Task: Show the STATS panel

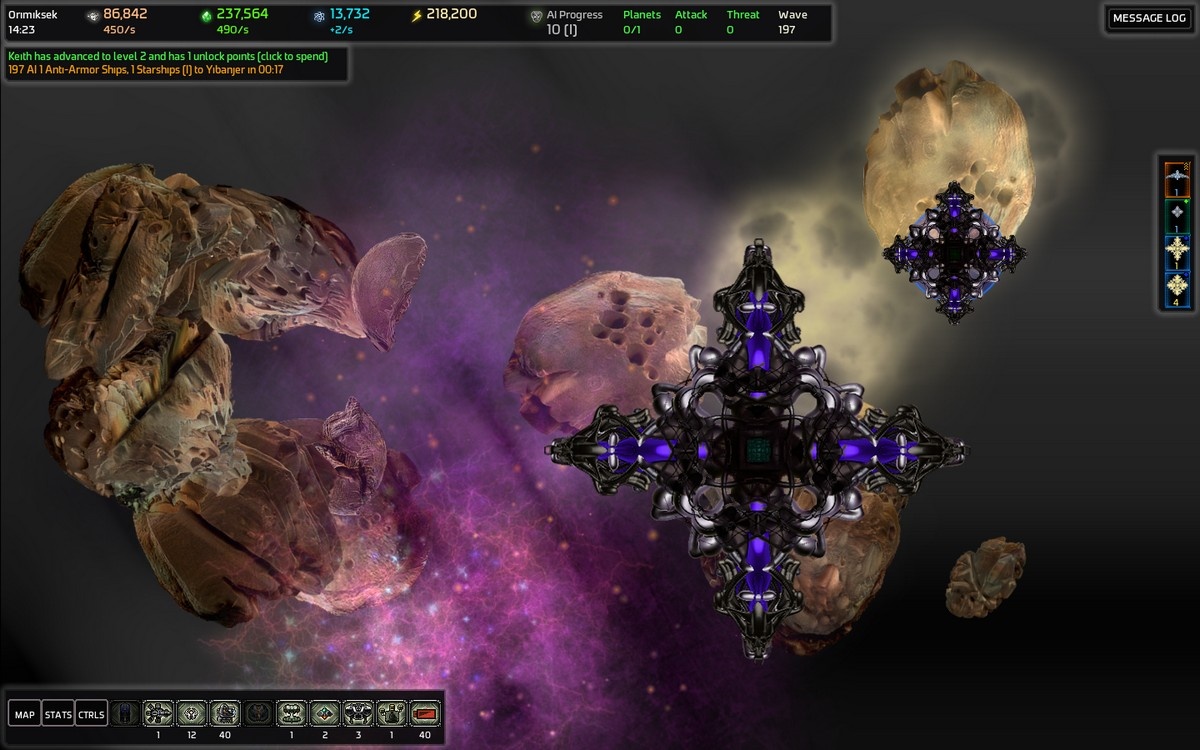Action: (x=58, y=714)
